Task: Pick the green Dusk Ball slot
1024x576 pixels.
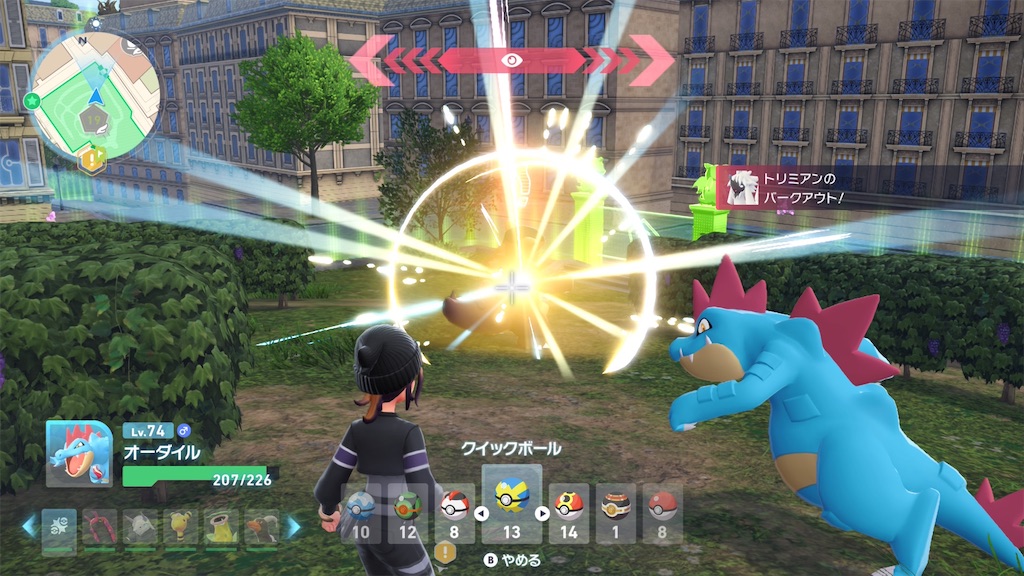Action: coord(407,511)
